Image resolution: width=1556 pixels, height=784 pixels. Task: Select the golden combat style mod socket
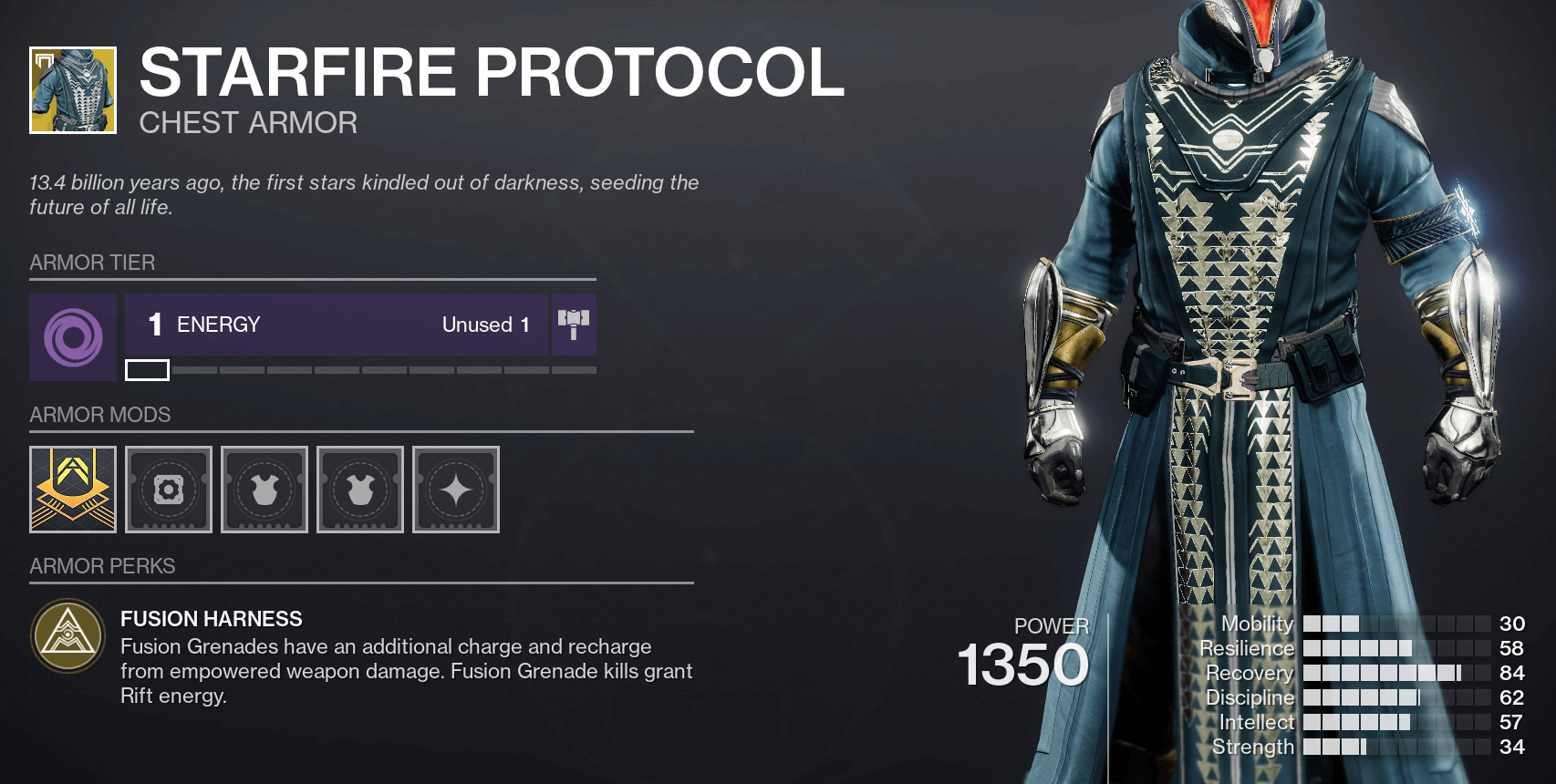pos(72,490)
